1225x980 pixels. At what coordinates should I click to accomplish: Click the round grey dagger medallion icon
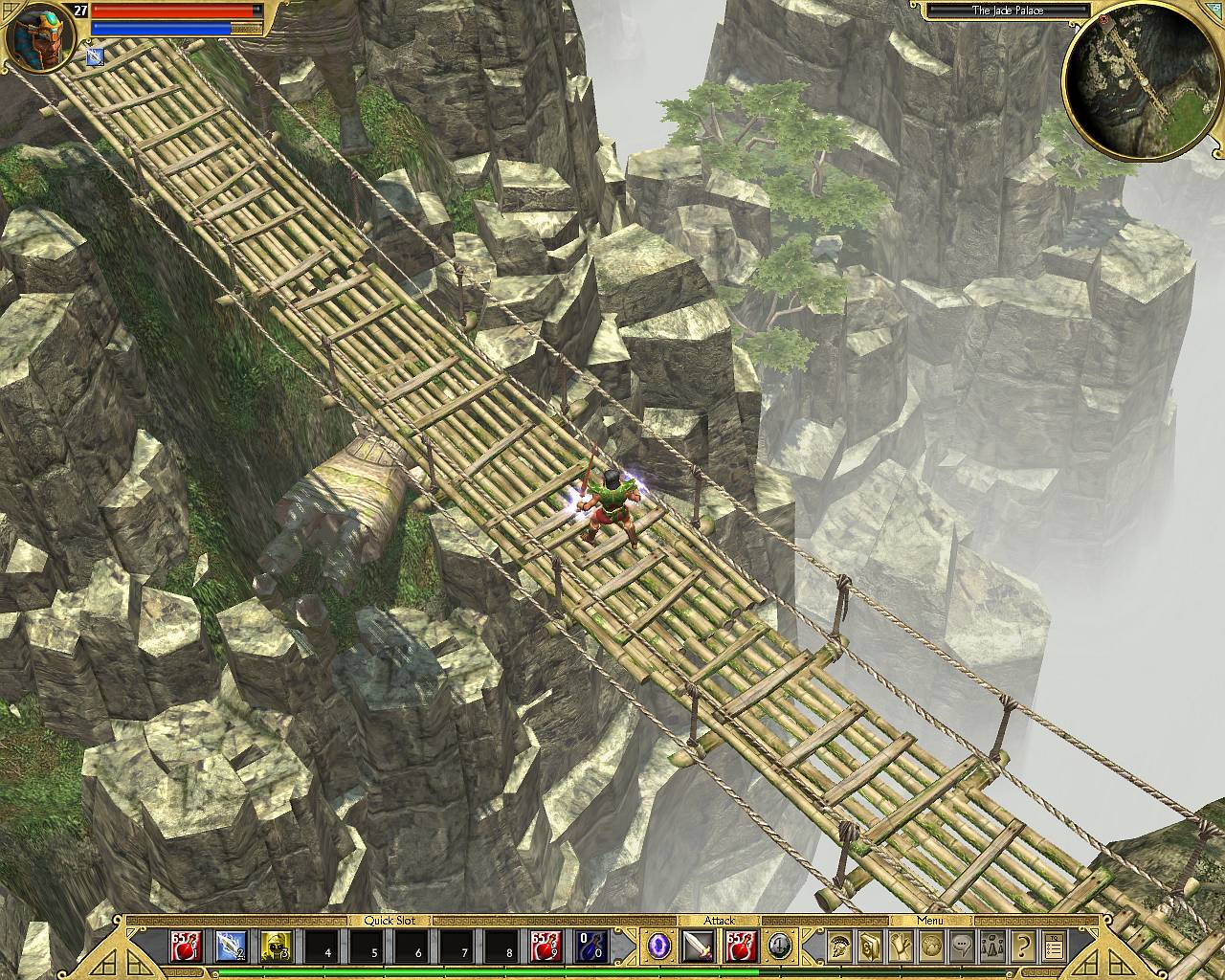click(x=779, y=946)
